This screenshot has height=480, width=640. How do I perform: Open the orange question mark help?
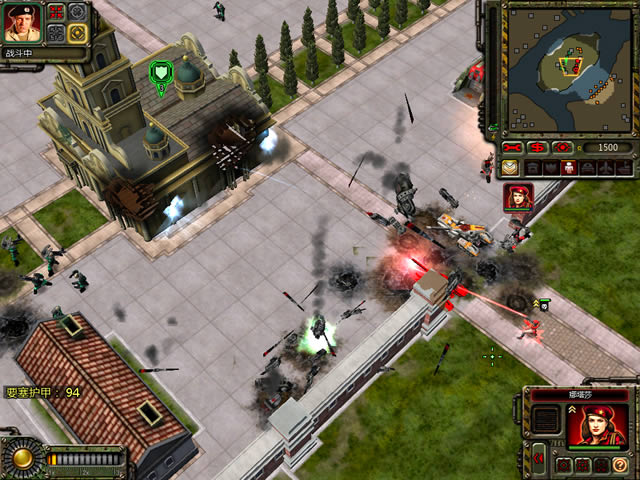619,465
